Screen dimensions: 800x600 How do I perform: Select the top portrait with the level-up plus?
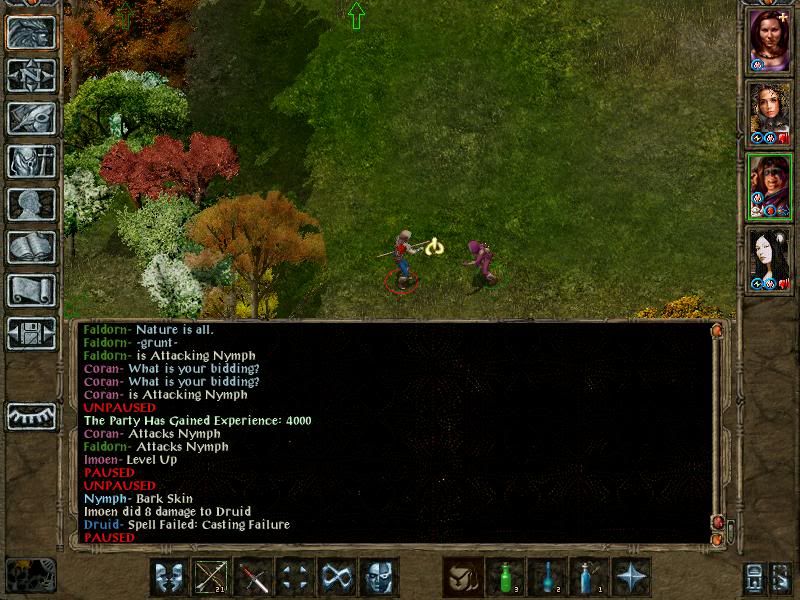[x=771, y=41]
